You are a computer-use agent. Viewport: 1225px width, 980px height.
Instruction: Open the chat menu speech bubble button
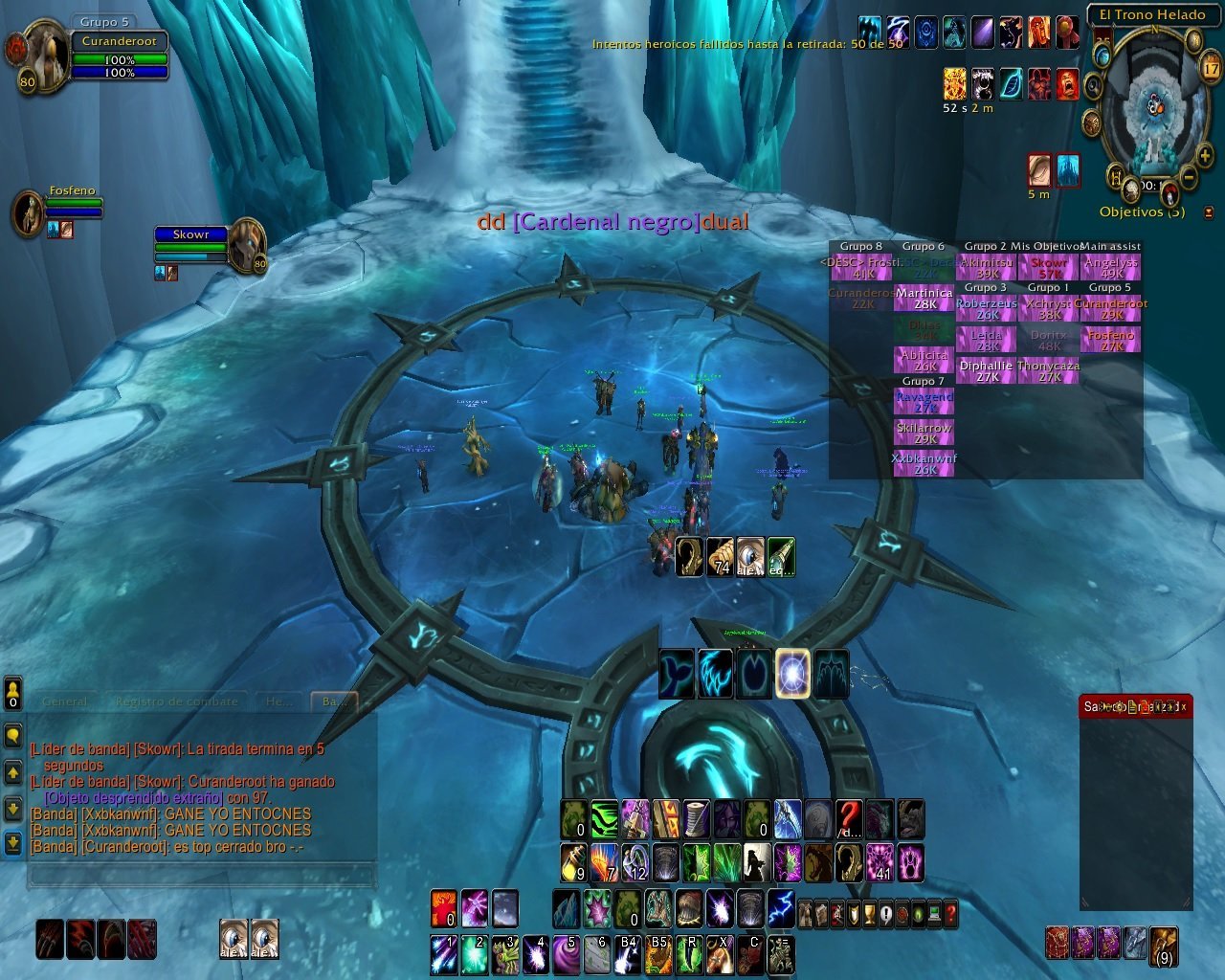tap(13, 735)
